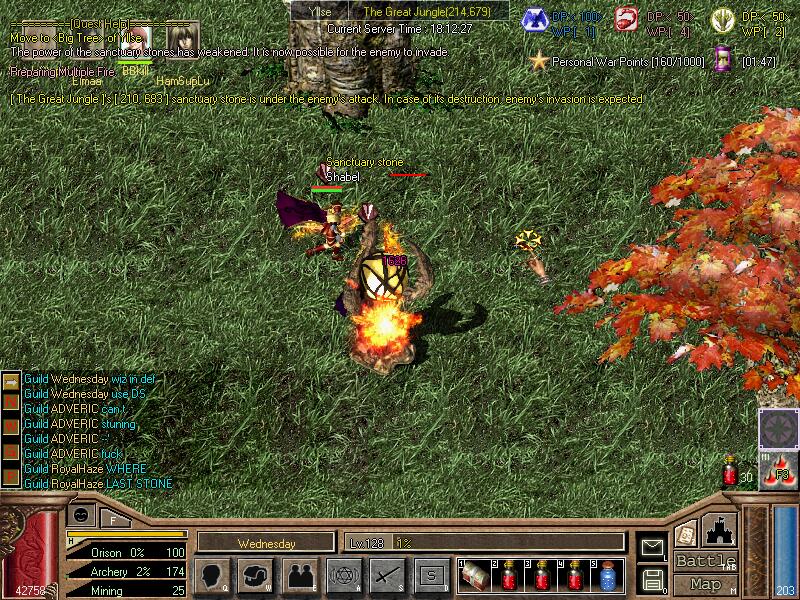Select BBKill's party portrait
Image resolution: width=800 pixels, height=600 pixels.
click(x=135, y=41)
